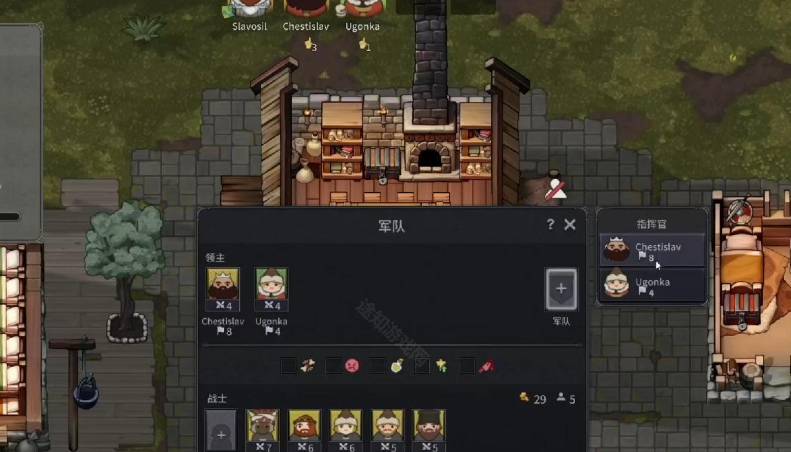This screenshot has width=791, height=452.
Task: Toggle the checkbox beside the red dynamite icon
Action: point(467,366)
